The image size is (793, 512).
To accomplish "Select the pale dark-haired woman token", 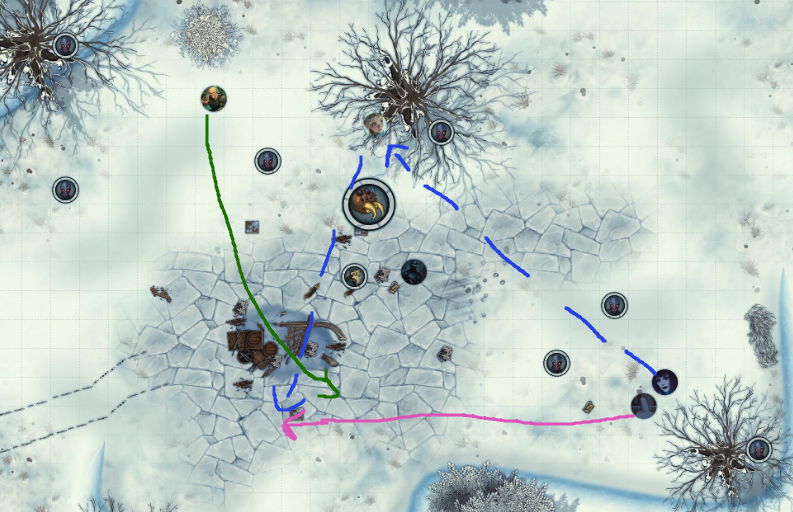I will (x=665, y=381).
